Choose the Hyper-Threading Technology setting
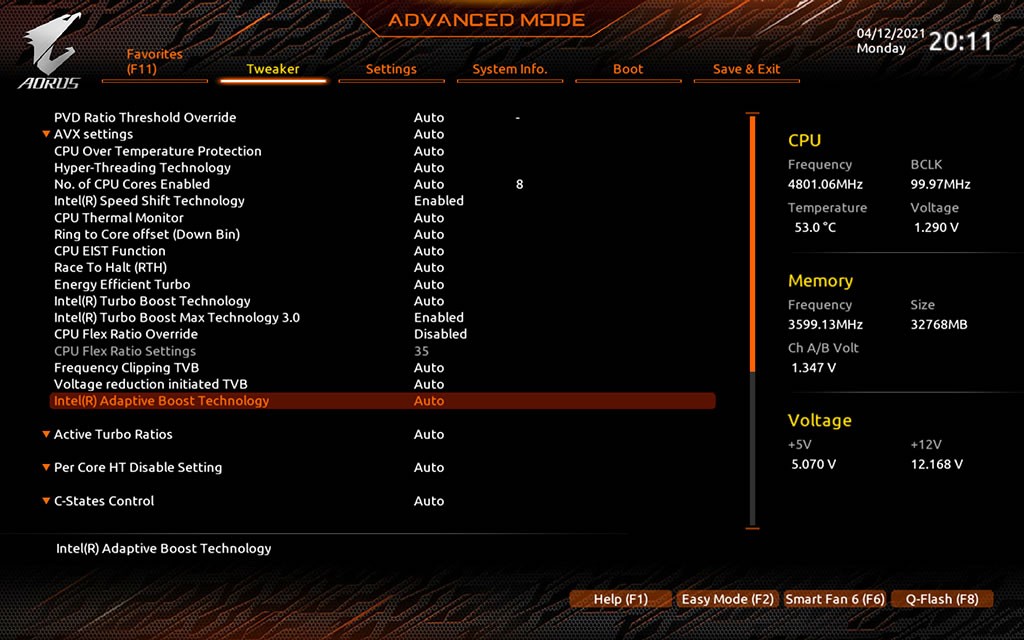Screen dimensions: 1024x640 142,168
